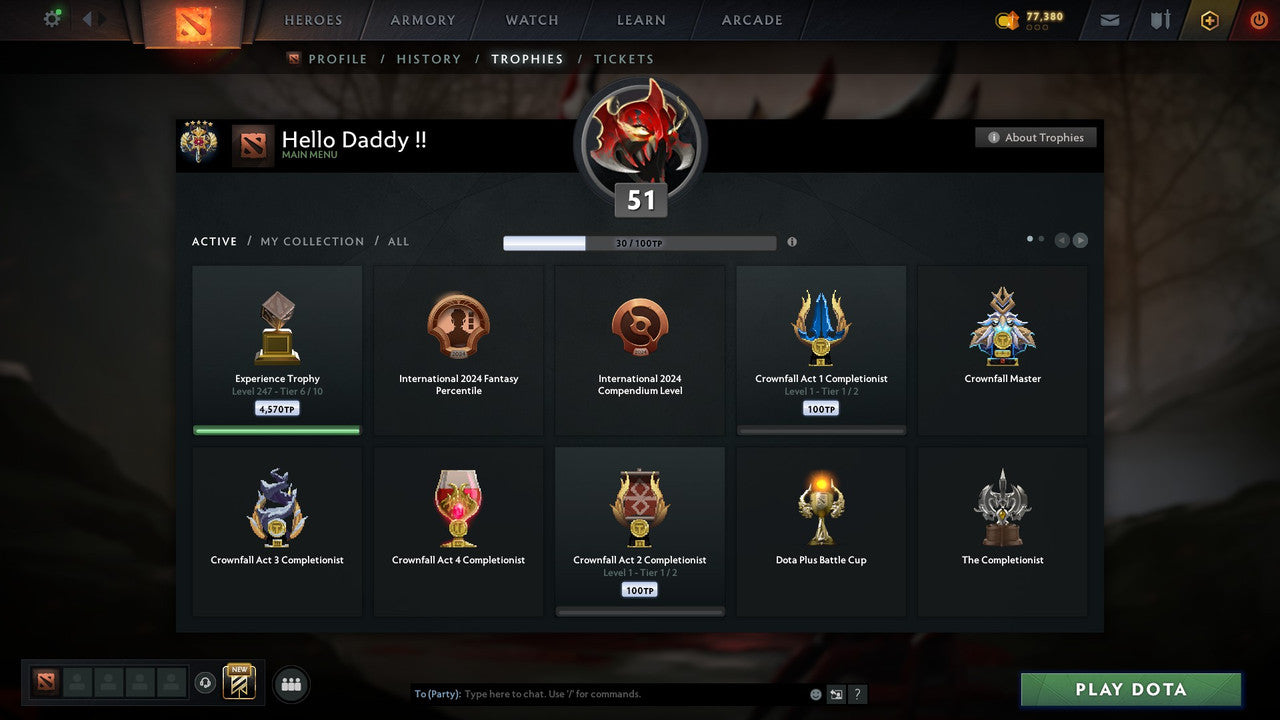Open the friends list icon near party bar
The image size is (1280, 720).
pos(290,684)
